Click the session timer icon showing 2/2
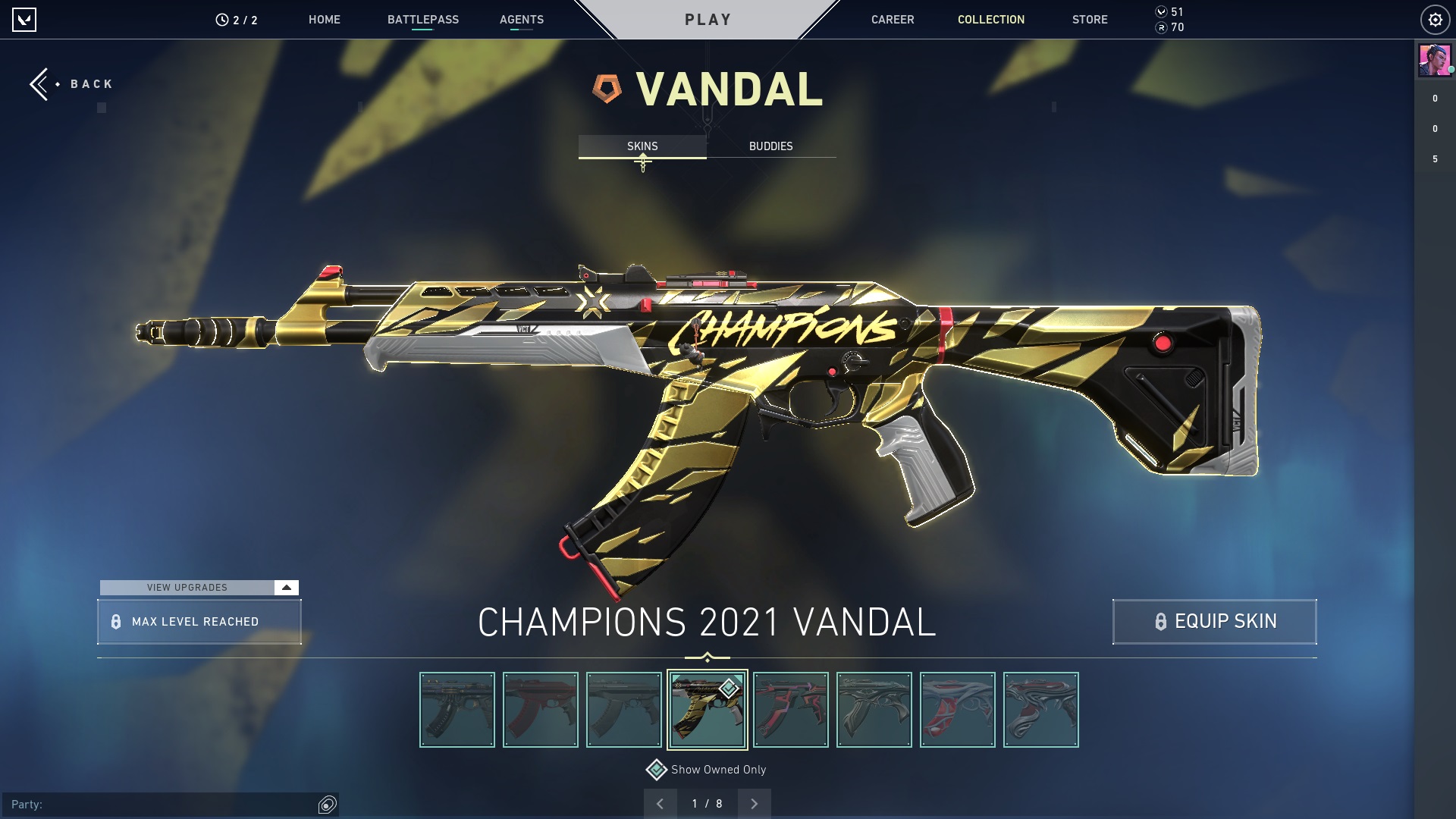 tap(221, 20)
